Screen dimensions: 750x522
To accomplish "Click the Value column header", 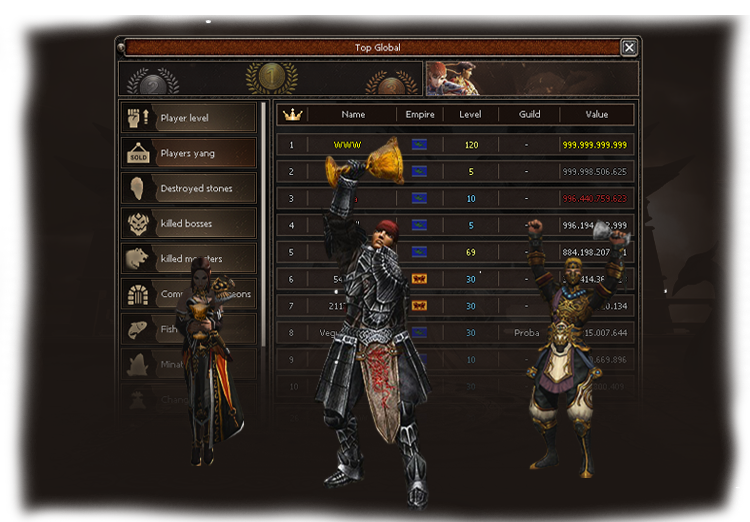I will point(597,115).
